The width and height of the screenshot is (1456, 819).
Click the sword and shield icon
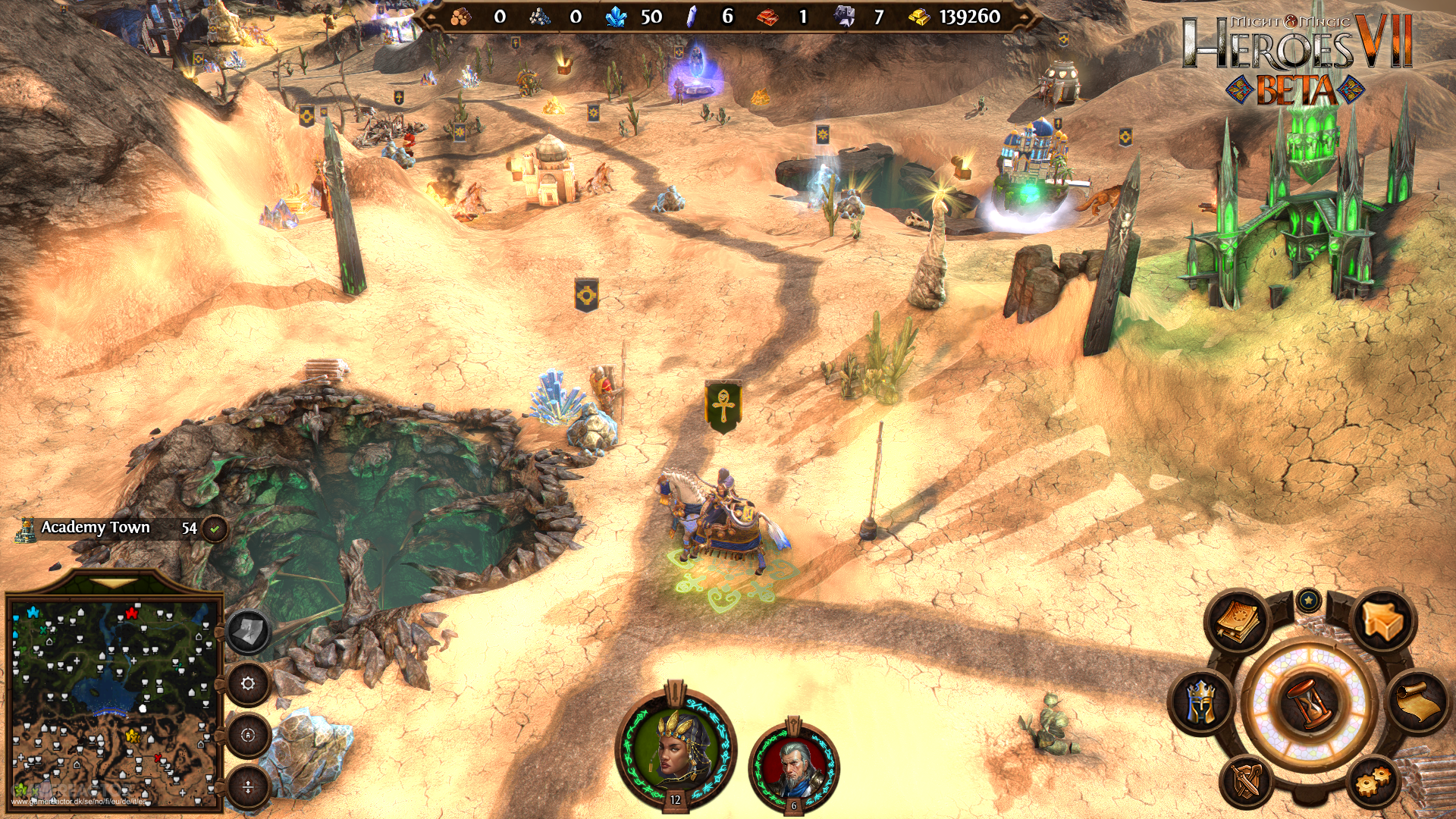(x=1247, y=781)
